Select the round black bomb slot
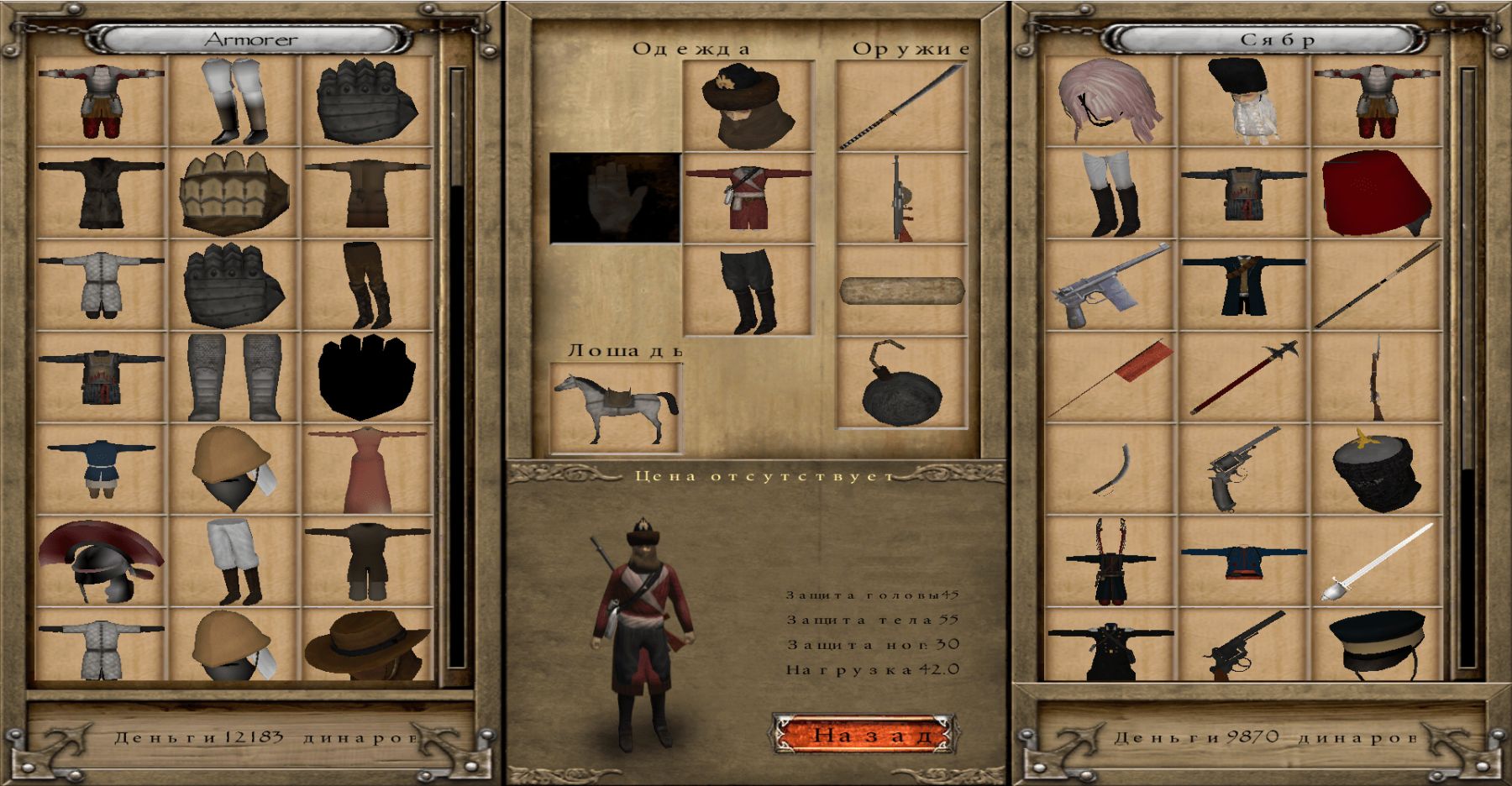This screenshot has width=1512, height=786. point(901,383)
